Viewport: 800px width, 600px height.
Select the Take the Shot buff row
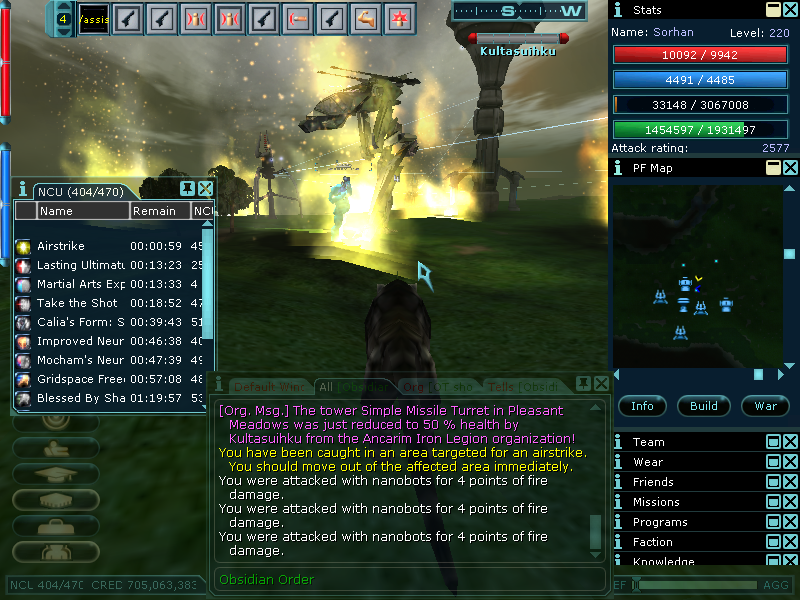click(77, 303)
